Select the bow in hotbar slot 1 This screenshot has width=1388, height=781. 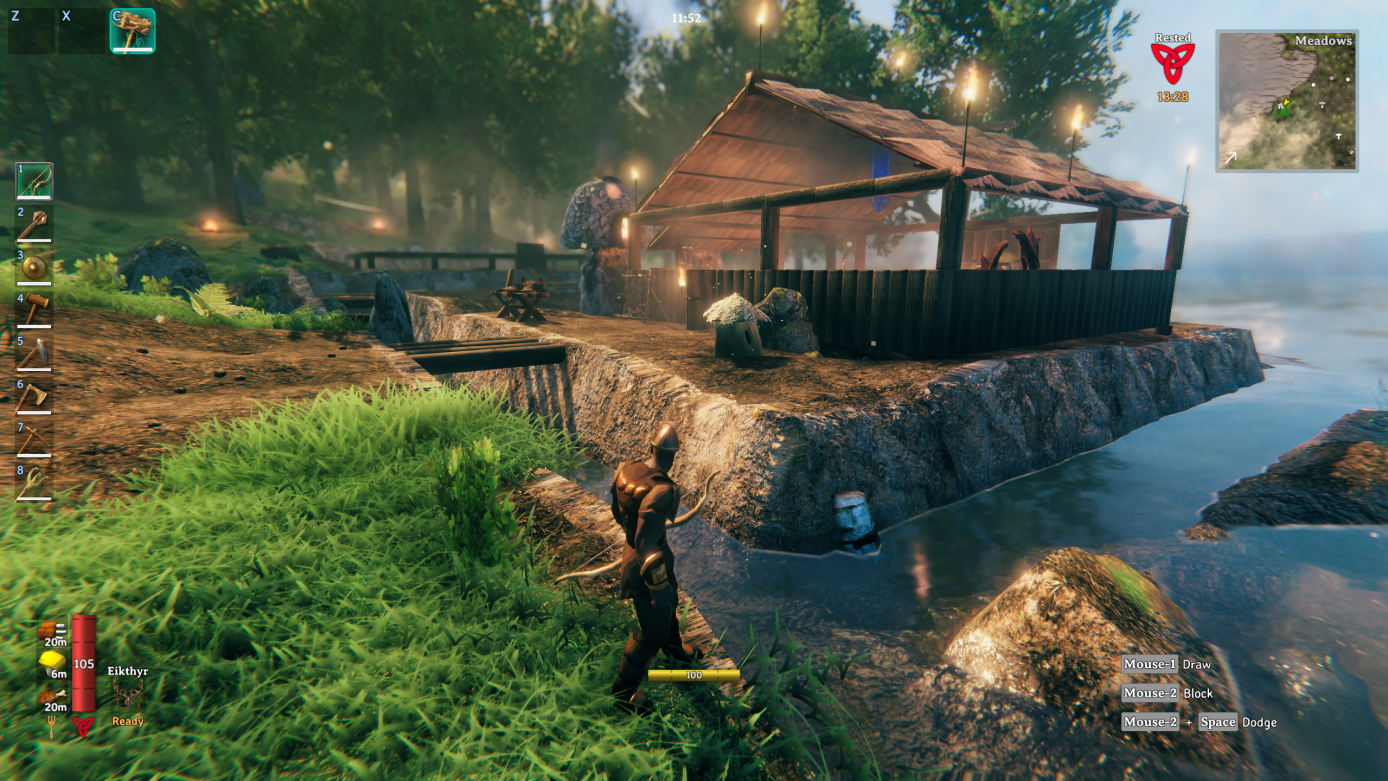click(x=34, y=182)
